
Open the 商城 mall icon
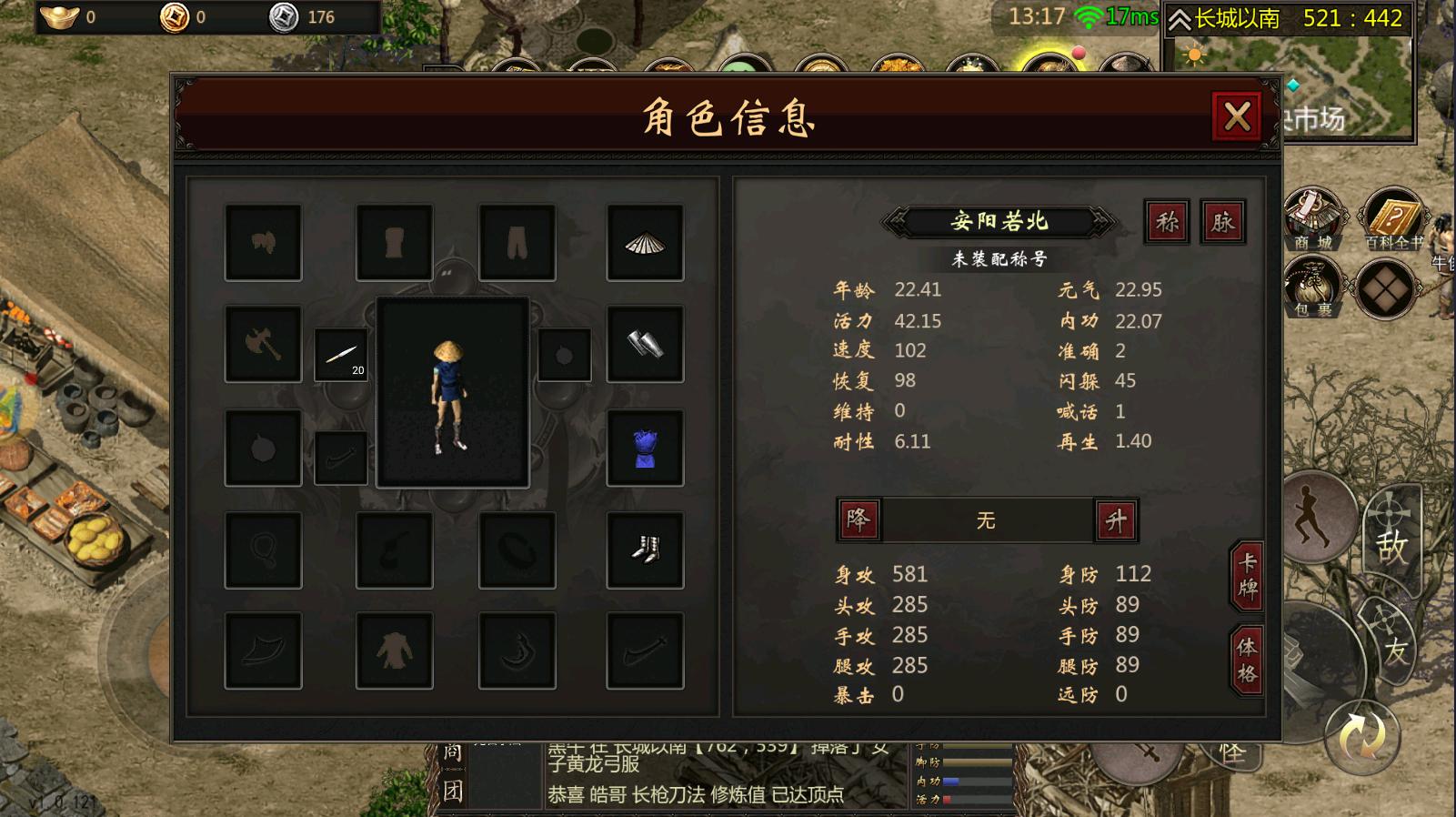tap(1311, 218)
